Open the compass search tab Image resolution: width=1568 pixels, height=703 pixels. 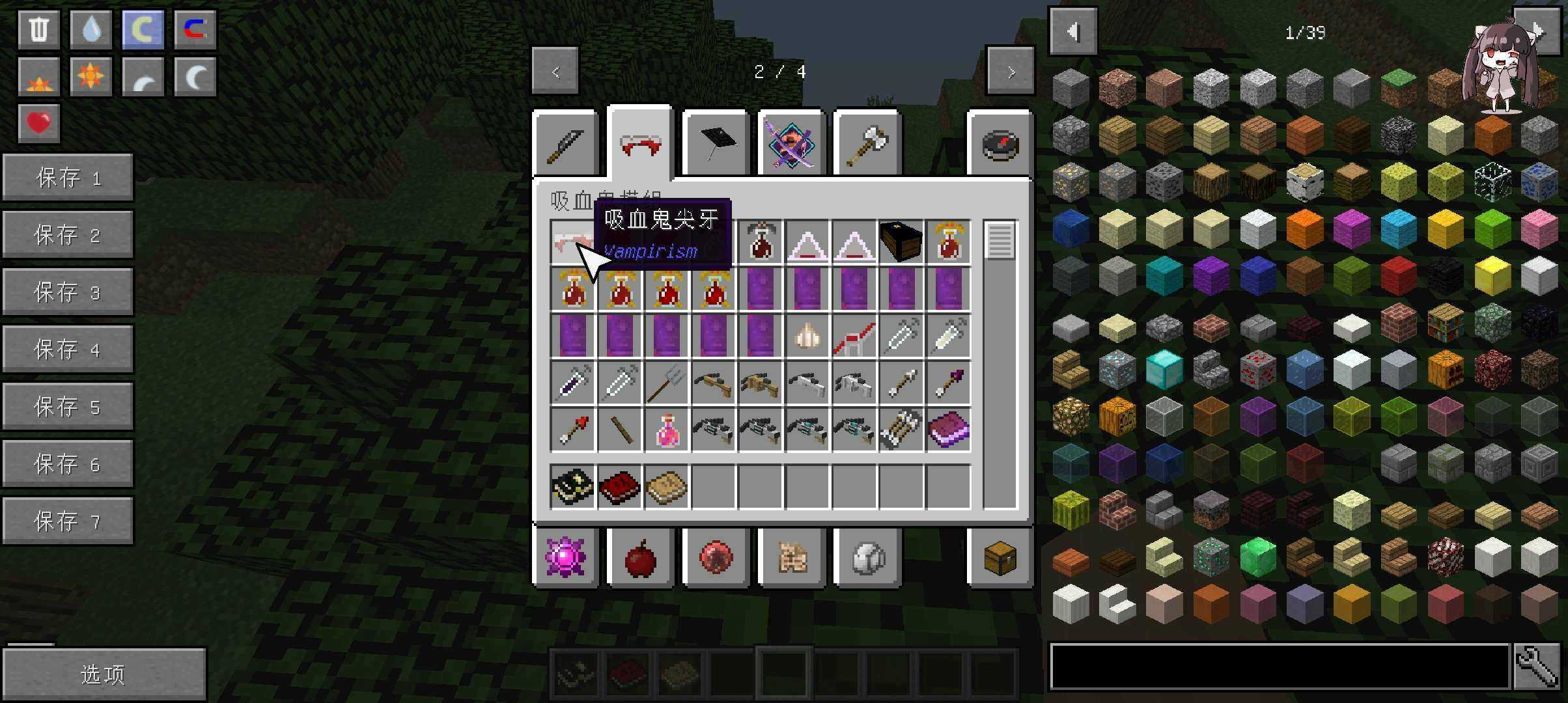pyautogui.click(x=1000, y=145)
